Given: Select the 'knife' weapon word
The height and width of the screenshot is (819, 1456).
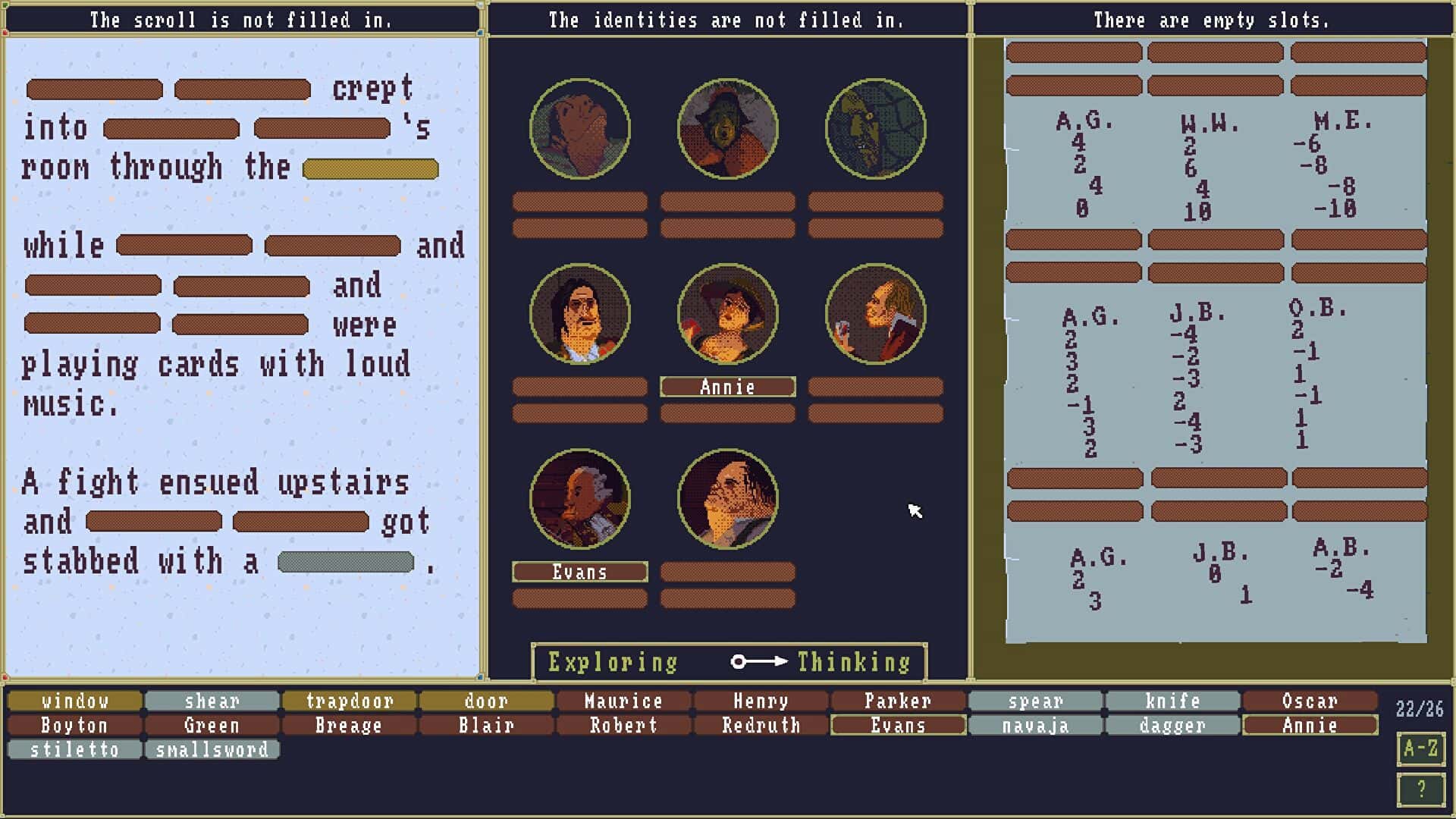Looking at the screenshot, I should pos(1172,701).
